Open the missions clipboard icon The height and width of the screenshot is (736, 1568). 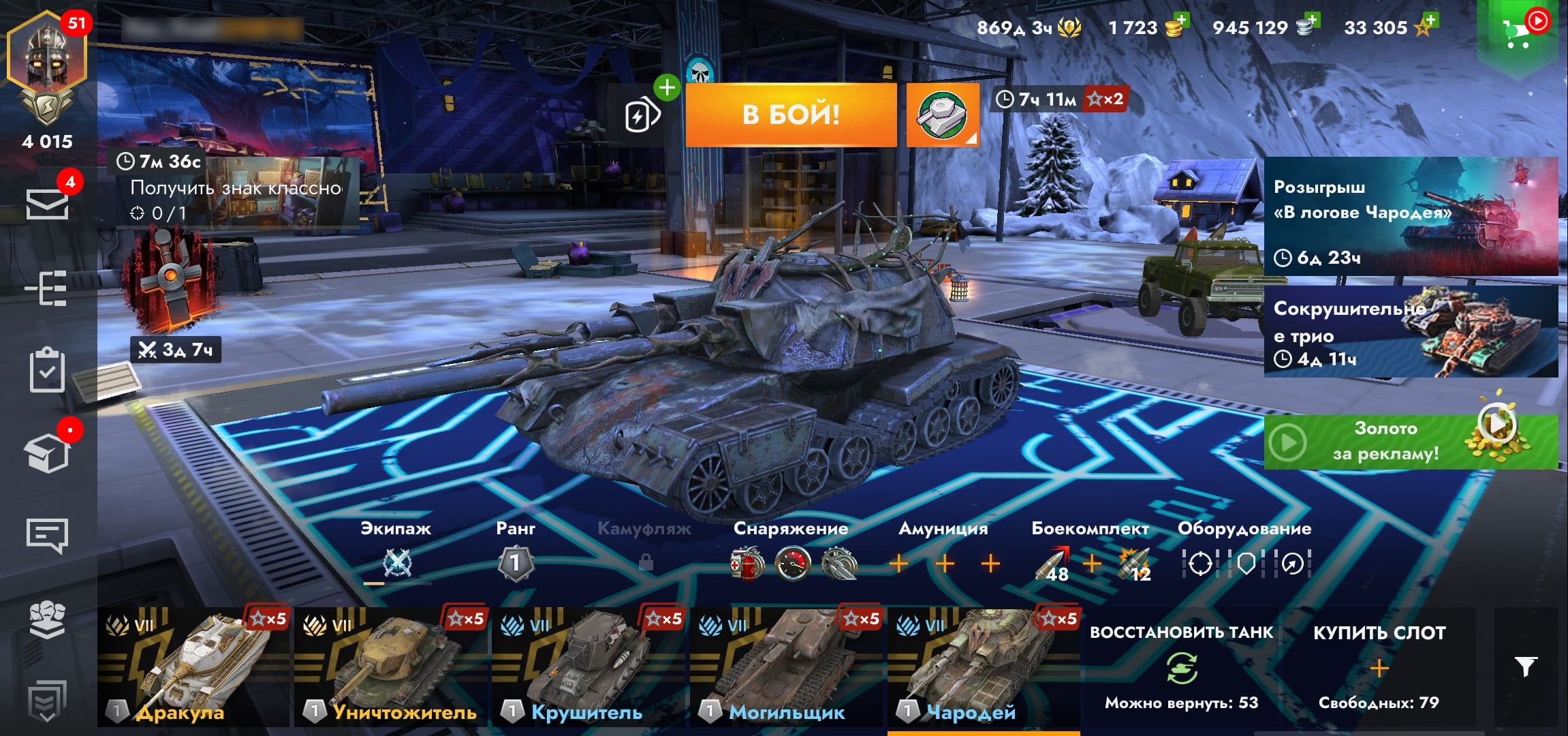coord(47,370)
